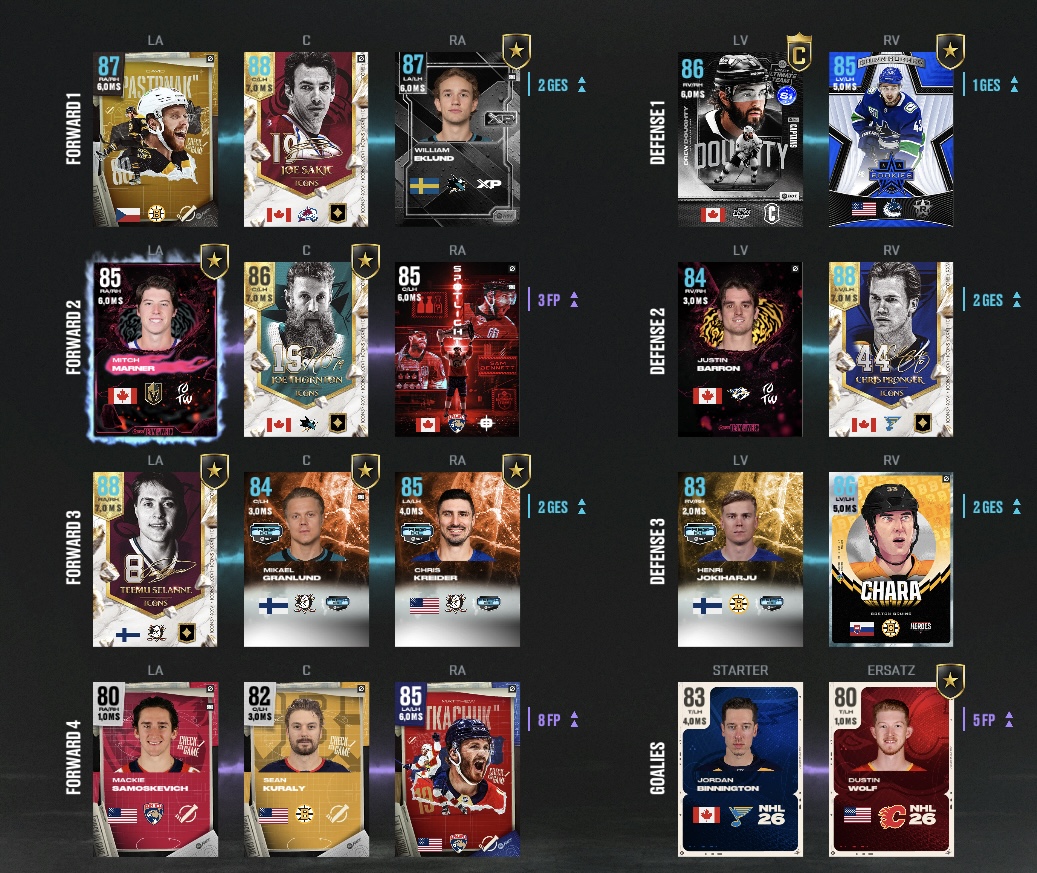Select the Sam Bennett Spotlight card
Image resolution: width=1037 pixels, height=873 pixels.
coord(457,349)
